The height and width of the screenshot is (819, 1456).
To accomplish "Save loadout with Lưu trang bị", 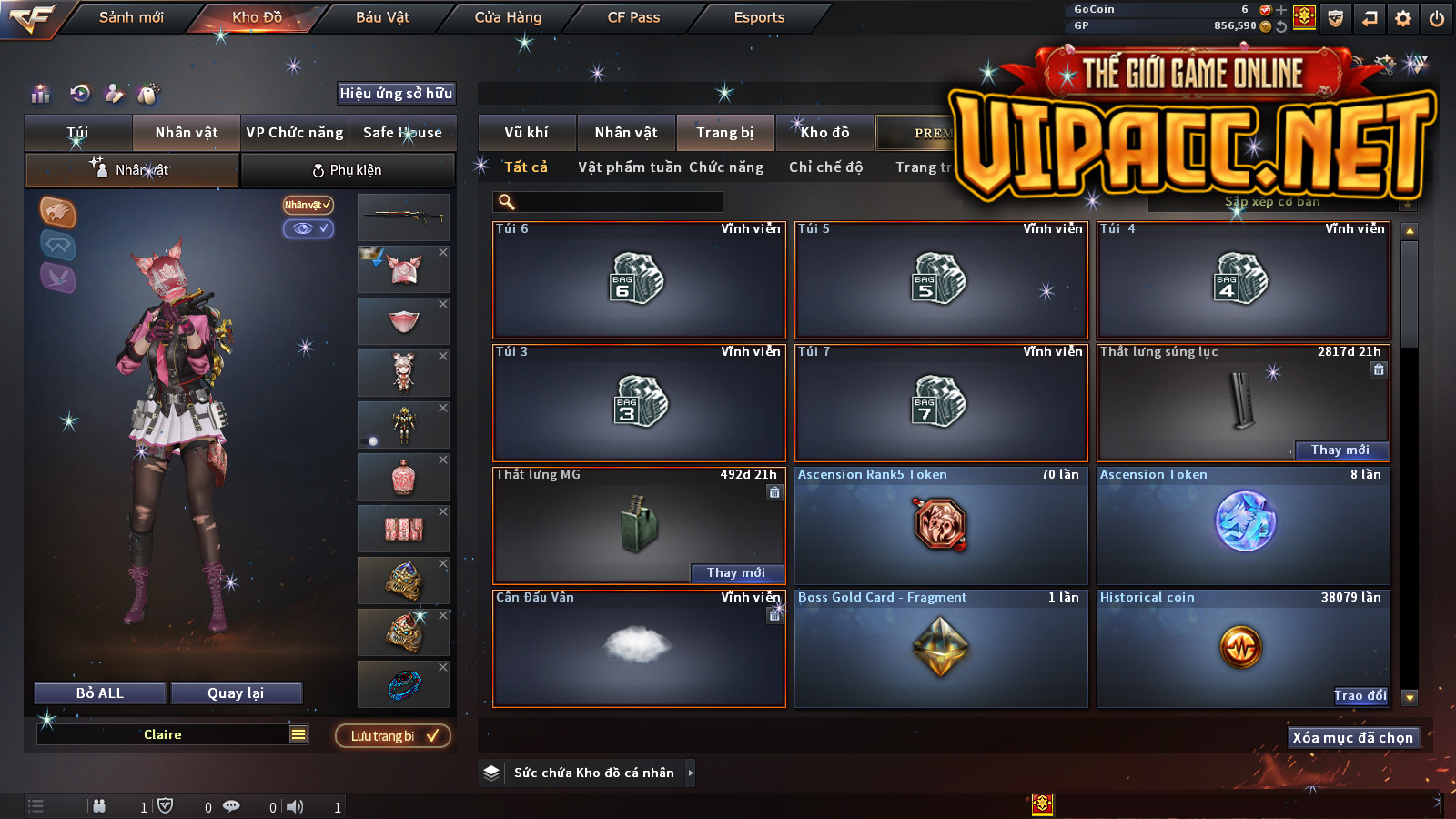I will pyautogui.click(x=393, y=735).
